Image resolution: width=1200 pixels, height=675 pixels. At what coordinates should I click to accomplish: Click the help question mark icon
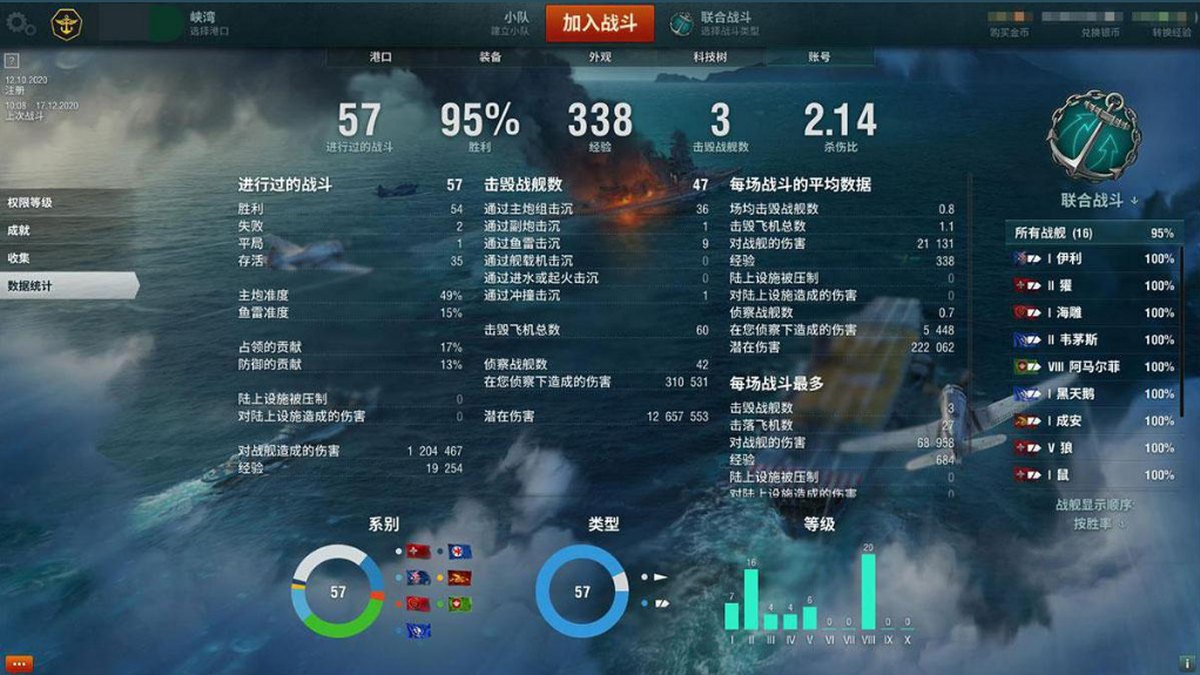[12, 61]
